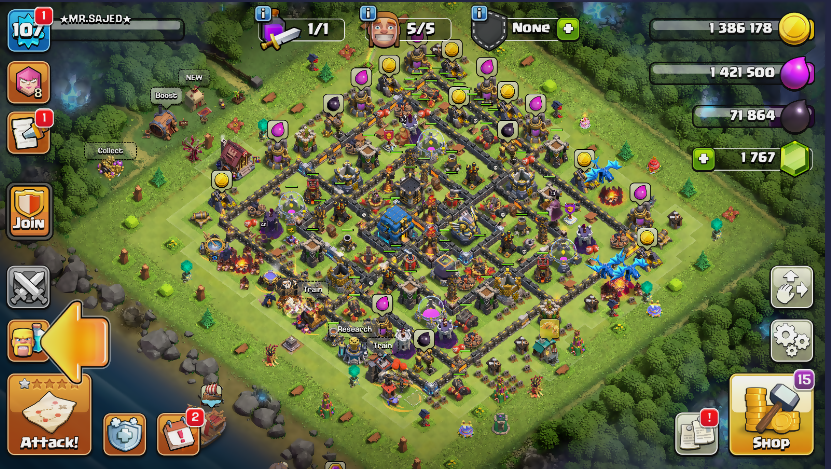Show info for the 1/1 sword counter
Screen dimensions: 831x469
[x=263, y=13]
